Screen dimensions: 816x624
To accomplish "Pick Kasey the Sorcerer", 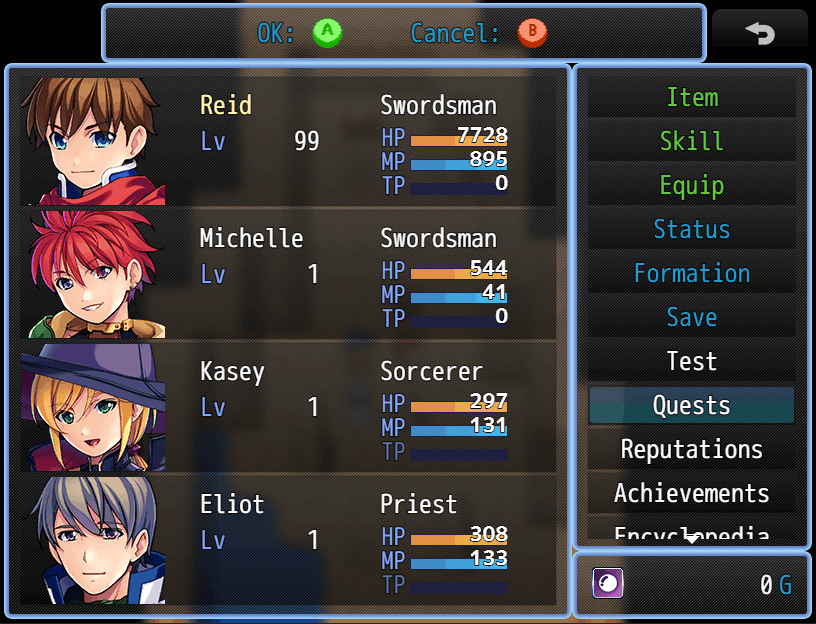I will (288, 406).
